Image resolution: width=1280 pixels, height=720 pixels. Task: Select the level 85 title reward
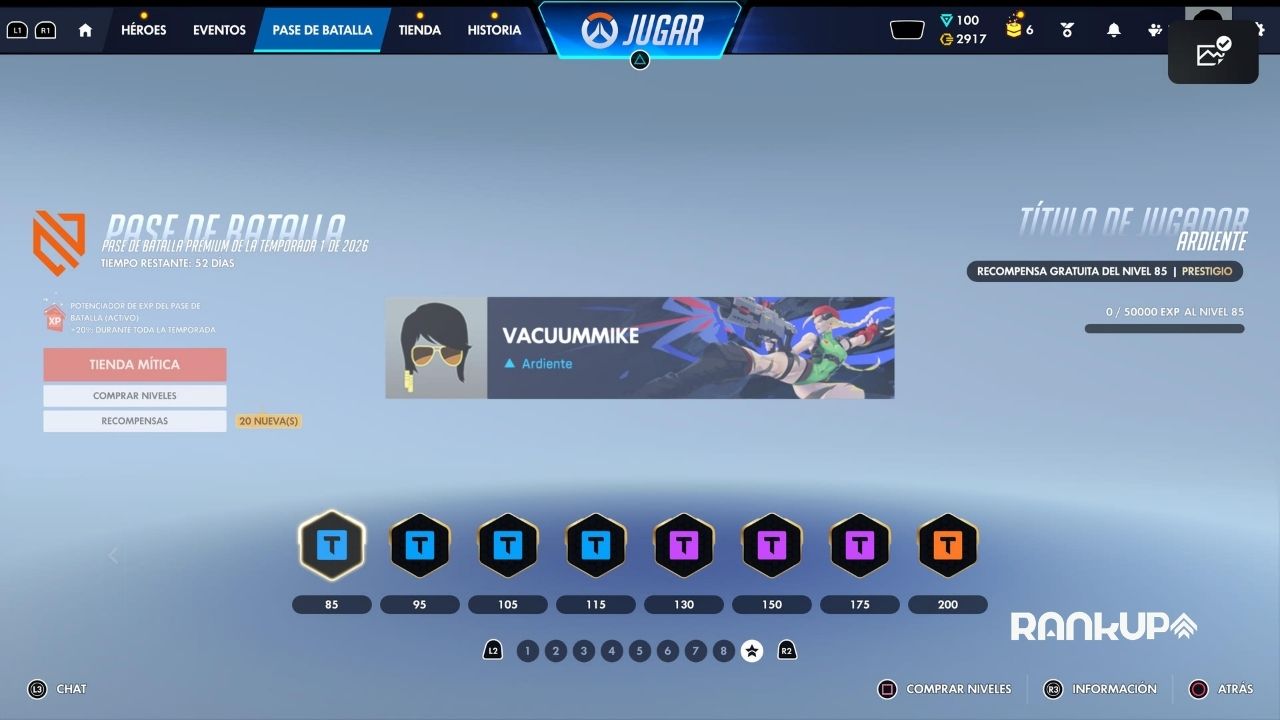(x=331, y=545)
